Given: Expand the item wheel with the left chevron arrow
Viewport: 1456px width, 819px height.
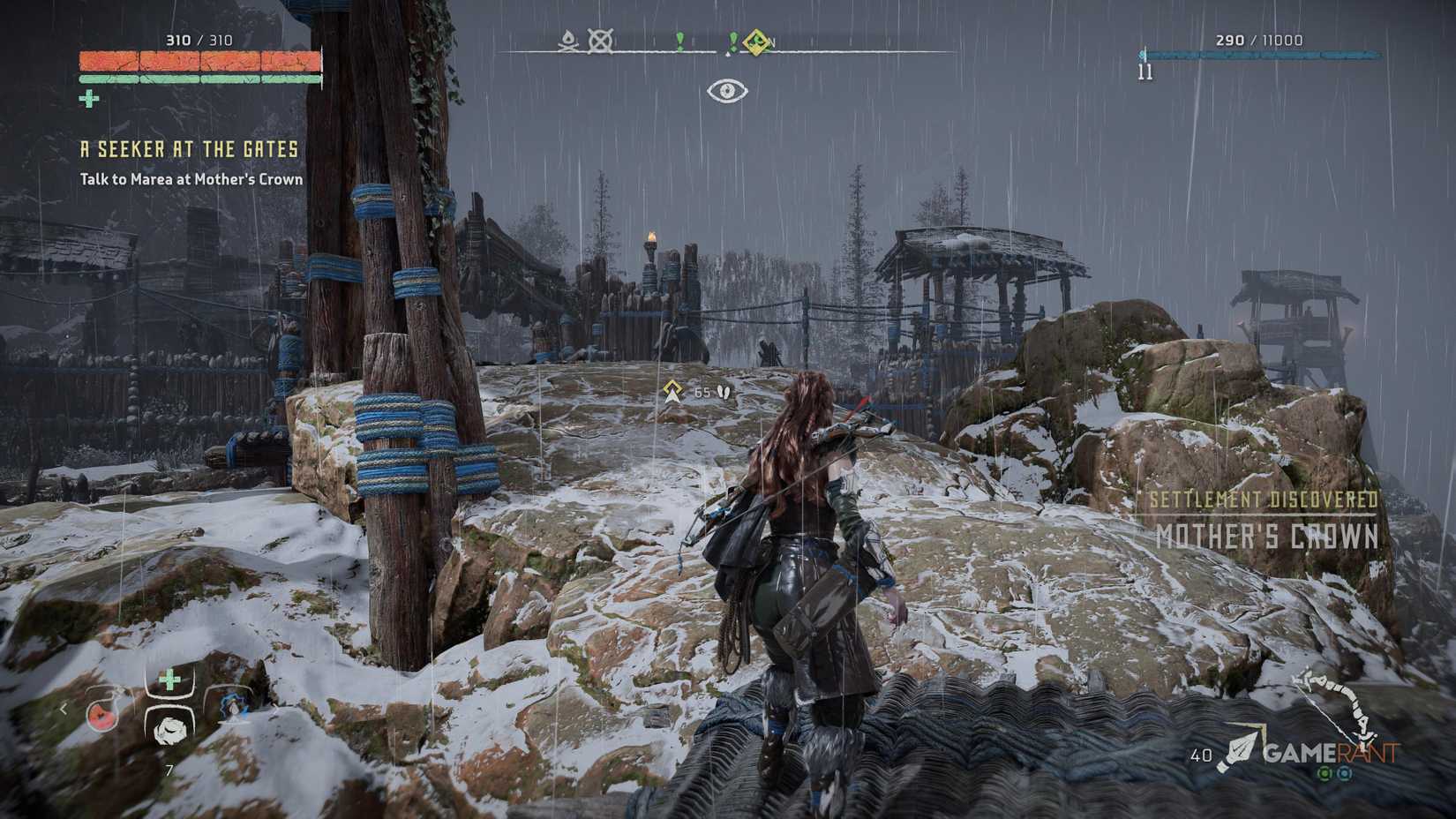Looking at the screenshot, I should click(x=64, y=709).
